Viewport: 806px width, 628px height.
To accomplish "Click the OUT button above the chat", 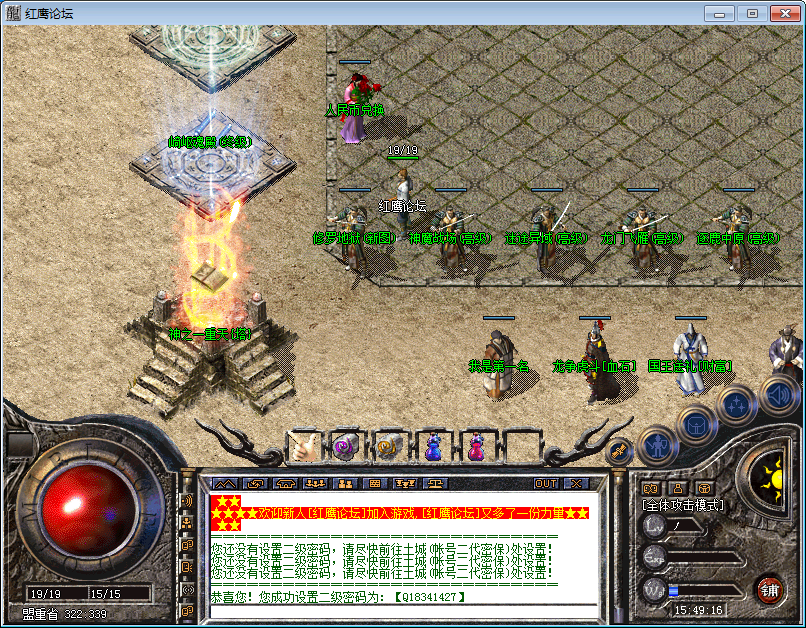I will pyautogui.click(x=546, y=483).
